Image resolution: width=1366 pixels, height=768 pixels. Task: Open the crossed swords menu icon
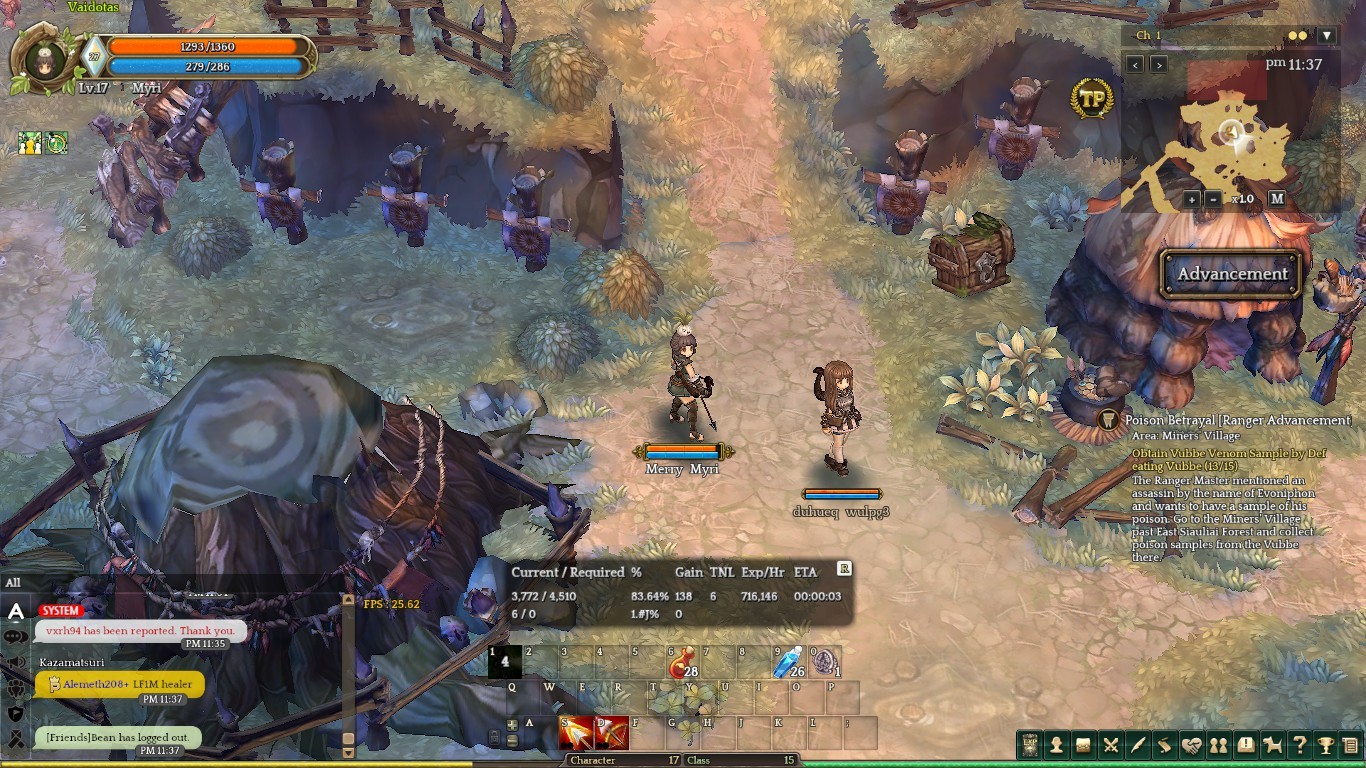point(1110,745)
